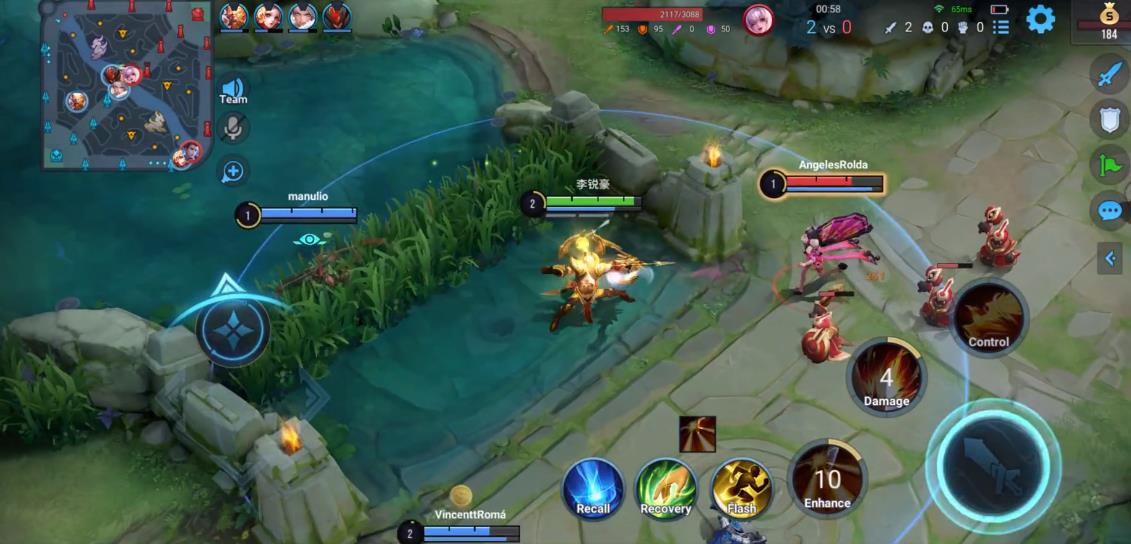Open the scoreboard list icon

pyautogui.click(x=1000, y=27)
